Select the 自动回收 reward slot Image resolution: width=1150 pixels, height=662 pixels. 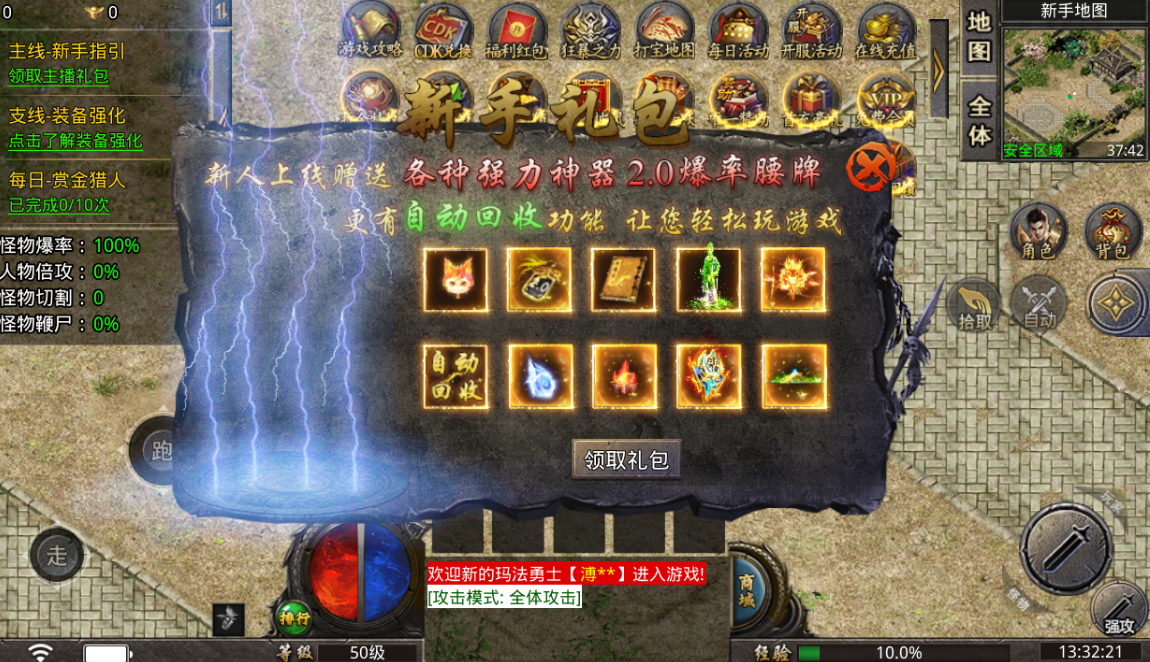coord(456,377)
